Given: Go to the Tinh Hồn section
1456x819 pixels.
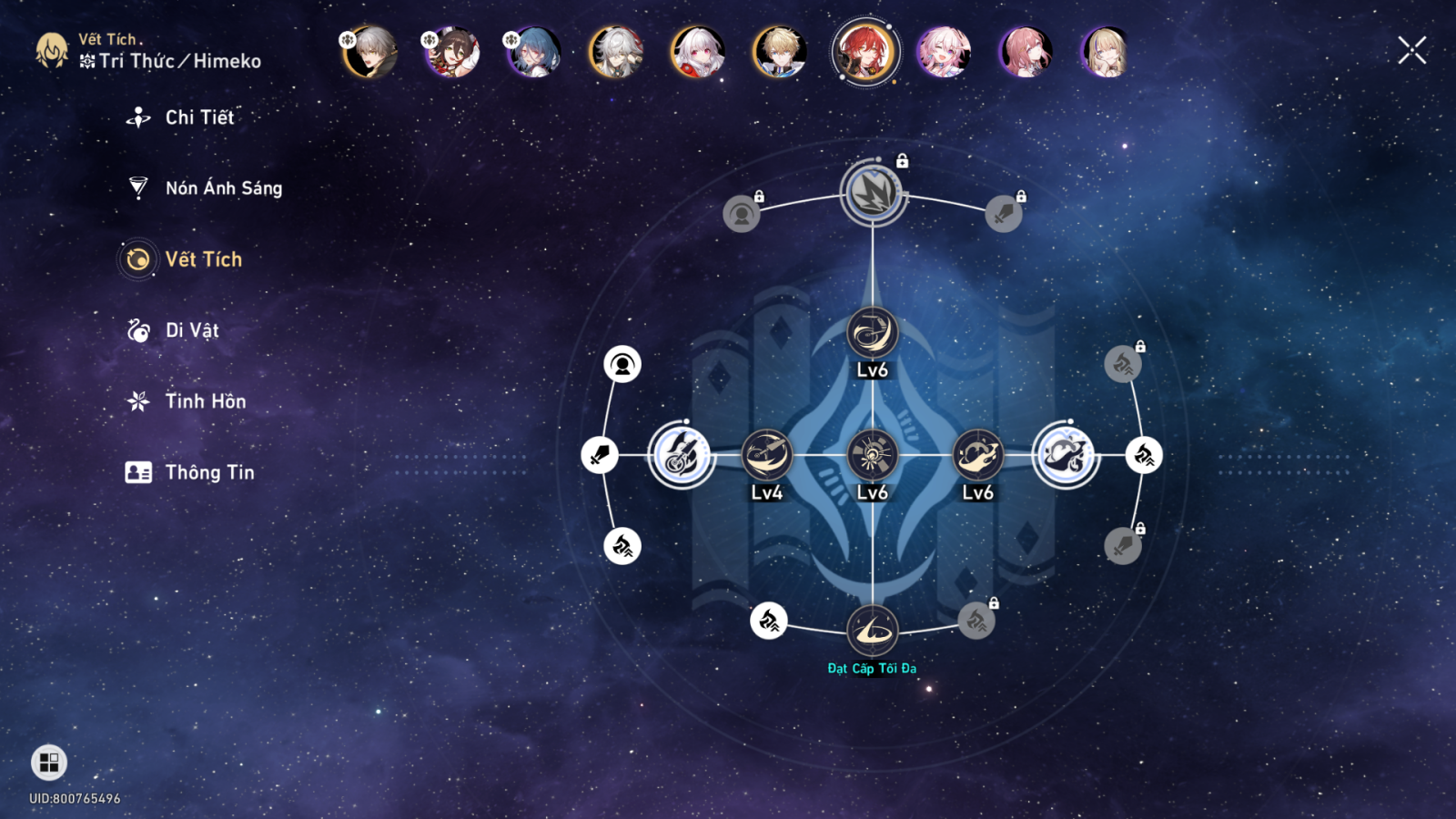Looking at the screenshot, I should click(205, 401).
